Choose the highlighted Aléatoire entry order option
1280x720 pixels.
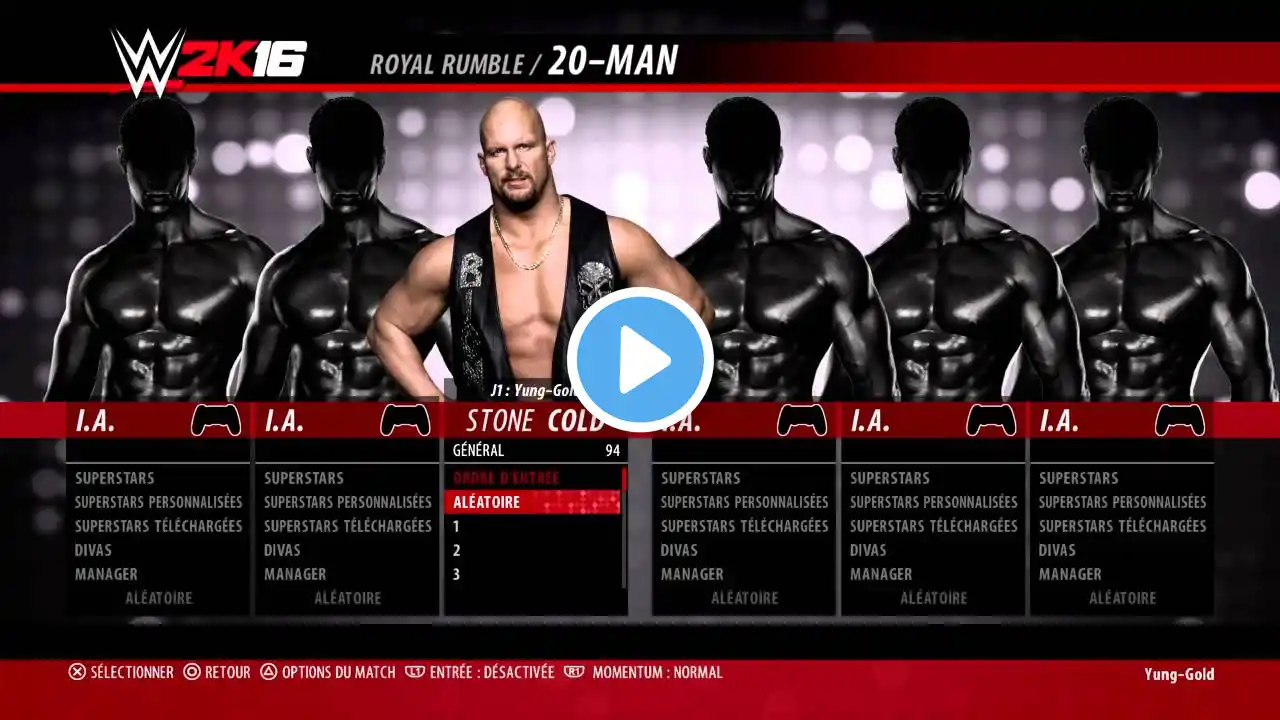(532, 502)
